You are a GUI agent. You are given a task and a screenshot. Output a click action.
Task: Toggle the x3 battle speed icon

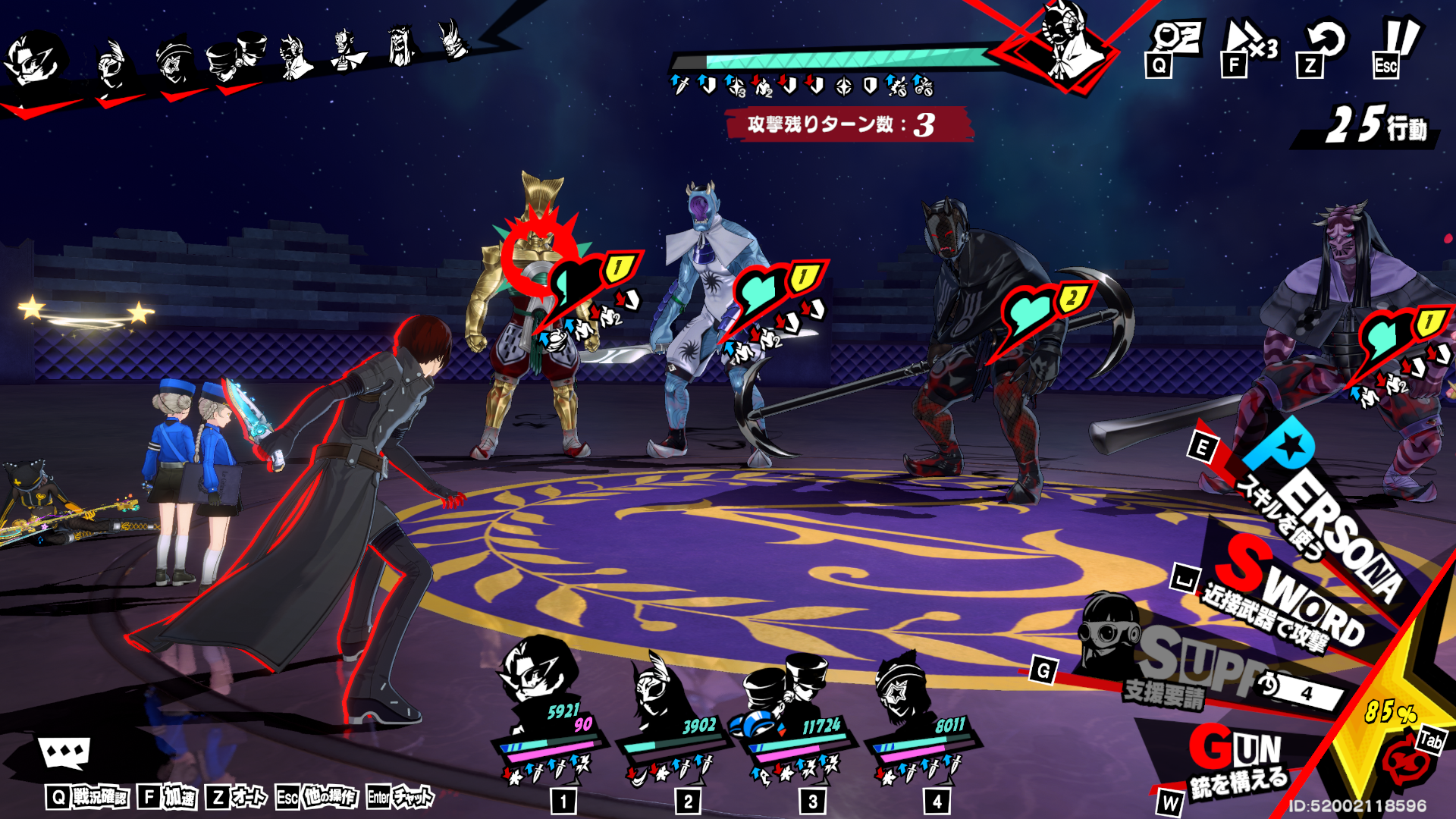point(1250,45)
